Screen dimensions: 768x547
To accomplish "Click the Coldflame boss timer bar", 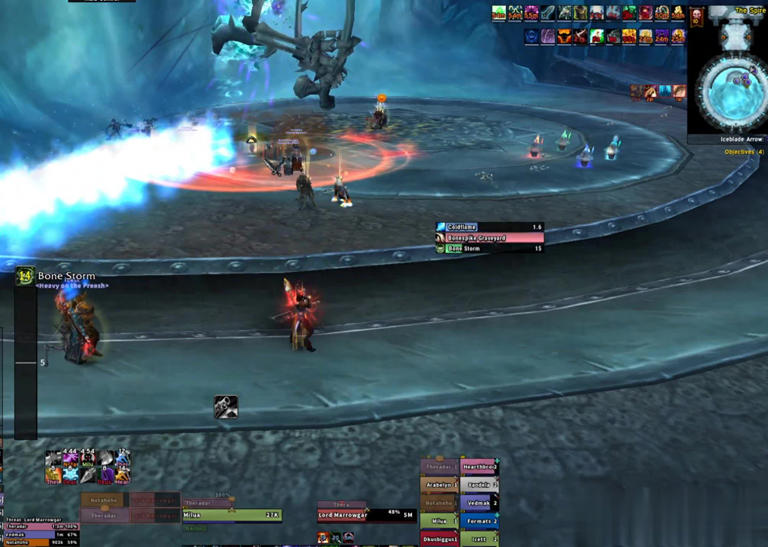I will 489,228.
